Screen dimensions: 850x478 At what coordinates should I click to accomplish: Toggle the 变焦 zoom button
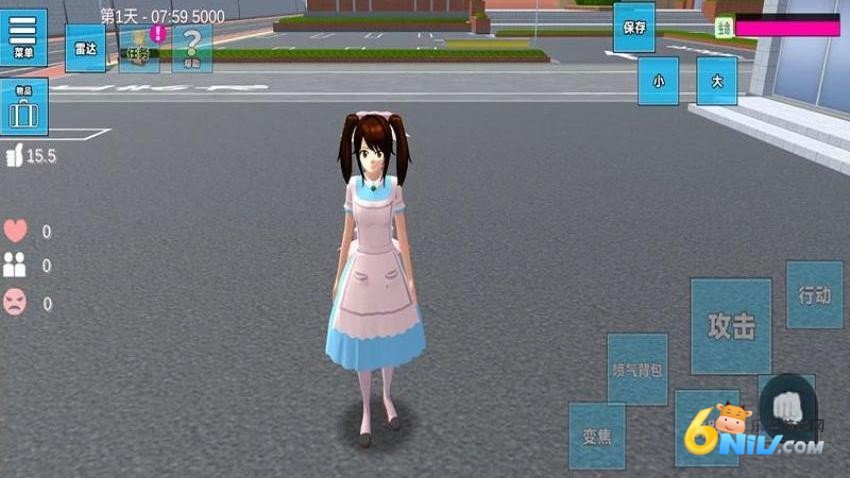pyautogui.click(x=597, y=436)
